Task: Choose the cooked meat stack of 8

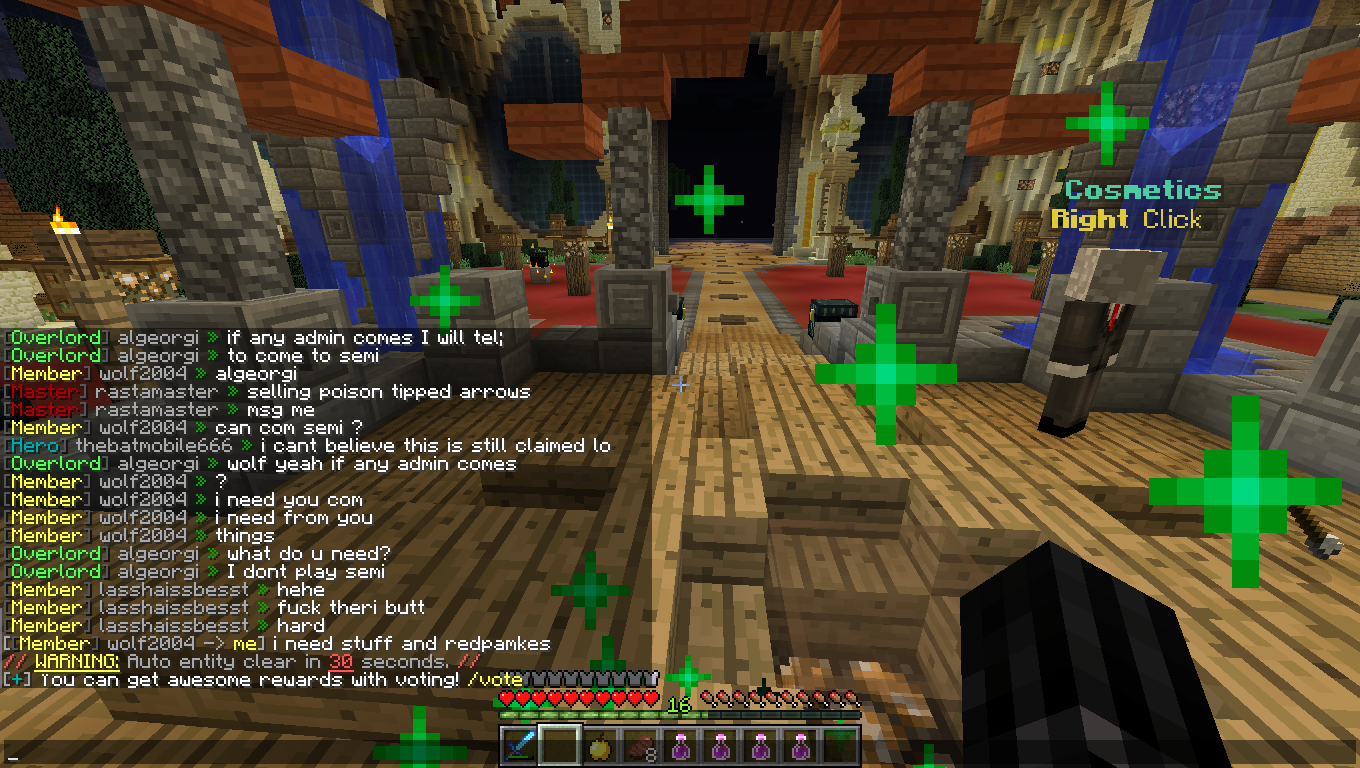Action: coord(639,746)
